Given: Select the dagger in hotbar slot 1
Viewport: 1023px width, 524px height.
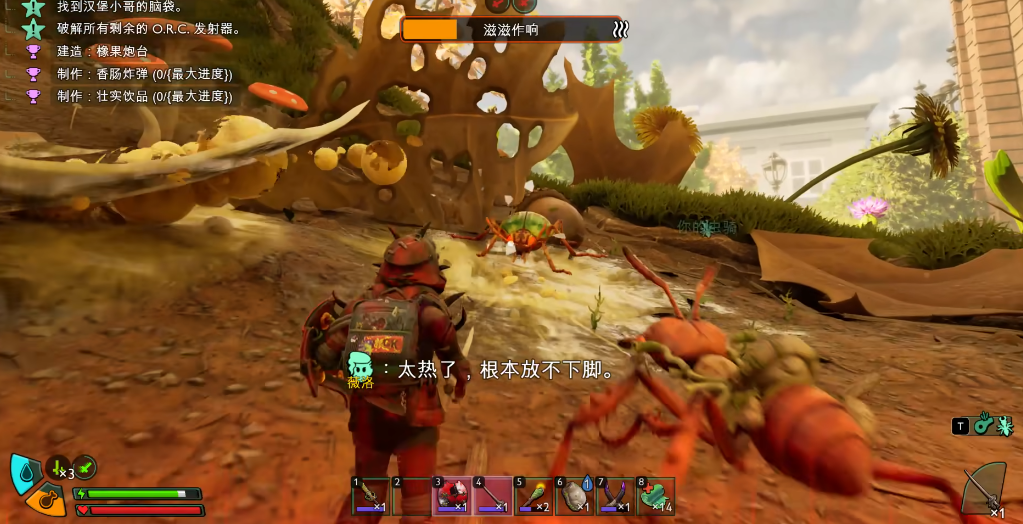Looking at the screenshot, I should (x=371, y=495).
